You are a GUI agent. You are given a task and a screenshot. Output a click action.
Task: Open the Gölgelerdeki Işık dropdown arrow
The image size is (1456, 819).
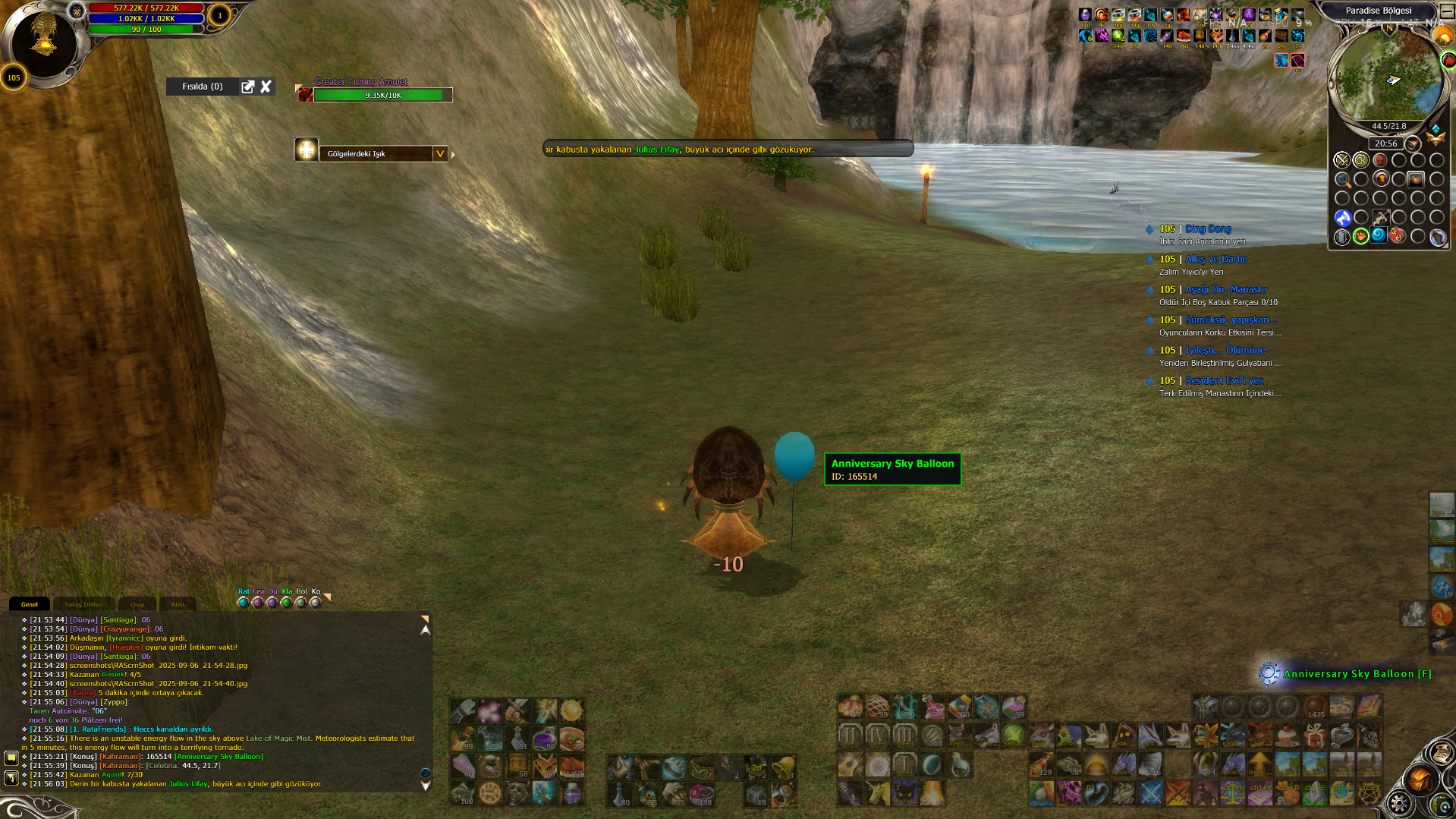click(439, 153)
